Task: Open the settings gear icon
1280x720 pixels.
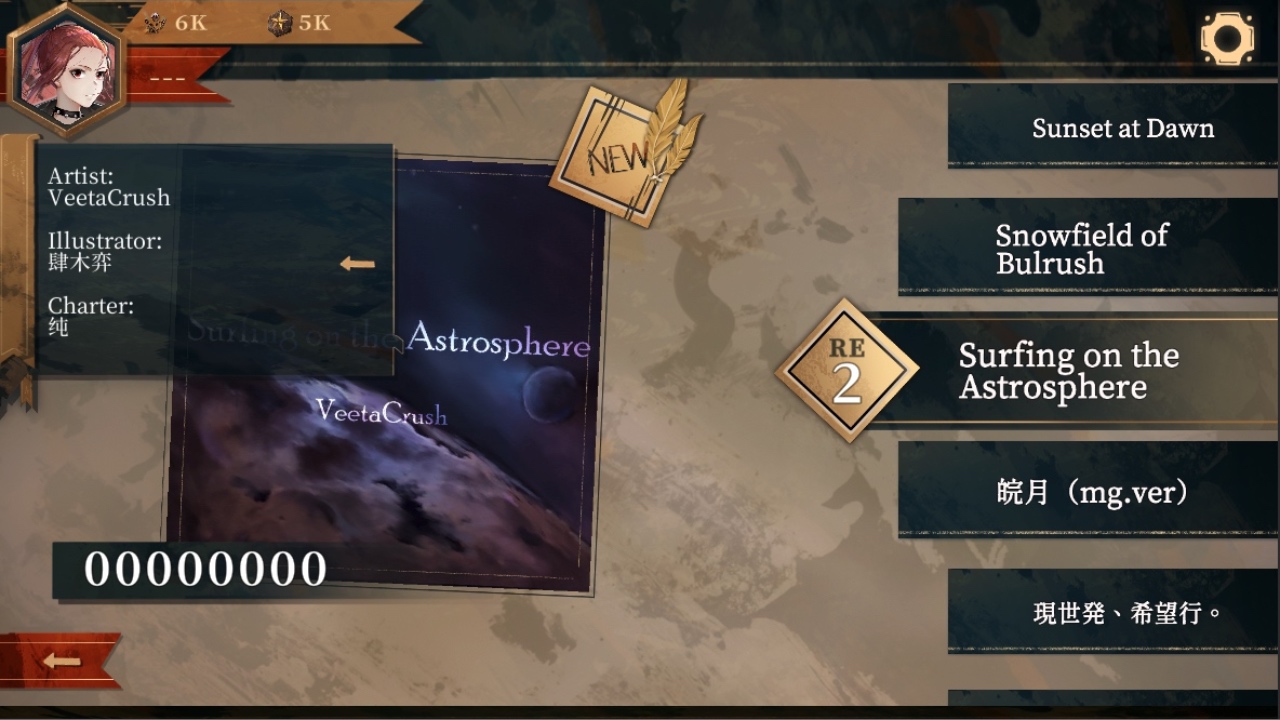Action: click(1229, 38)
